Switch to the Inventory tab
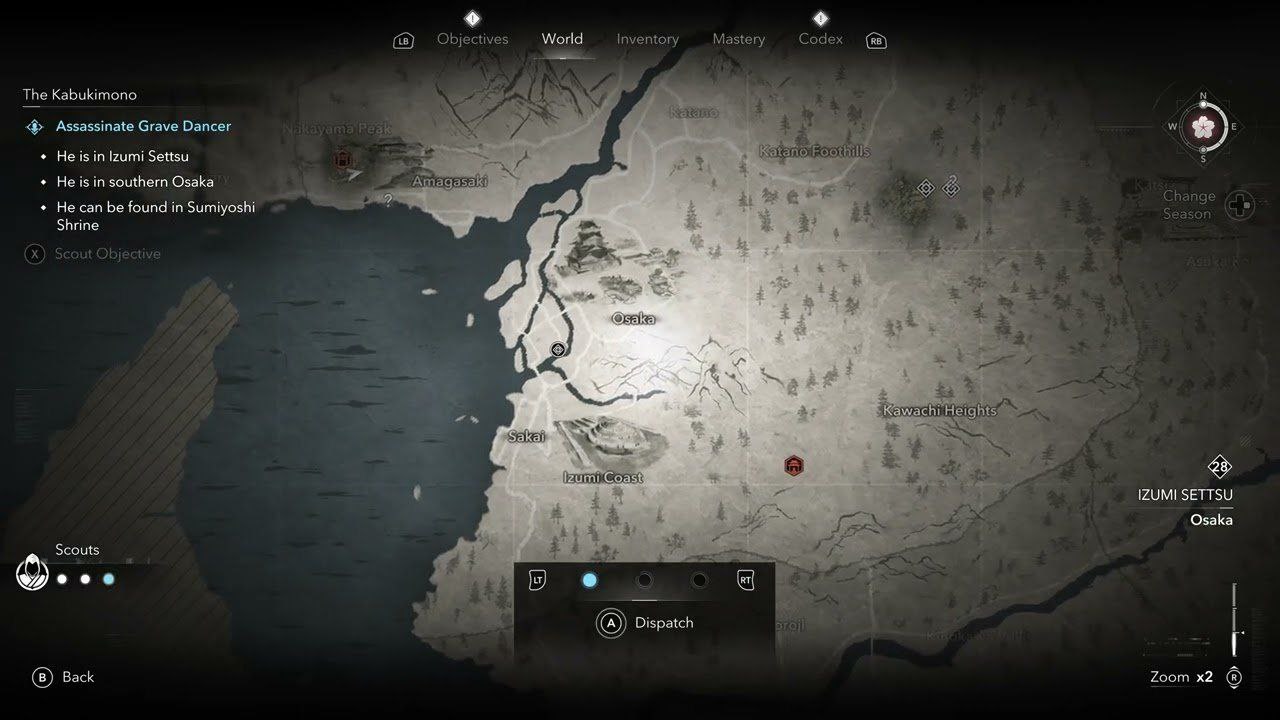The width and height of the screenshot is (1280, 720). pyautogui.click(x=647, y=38)
